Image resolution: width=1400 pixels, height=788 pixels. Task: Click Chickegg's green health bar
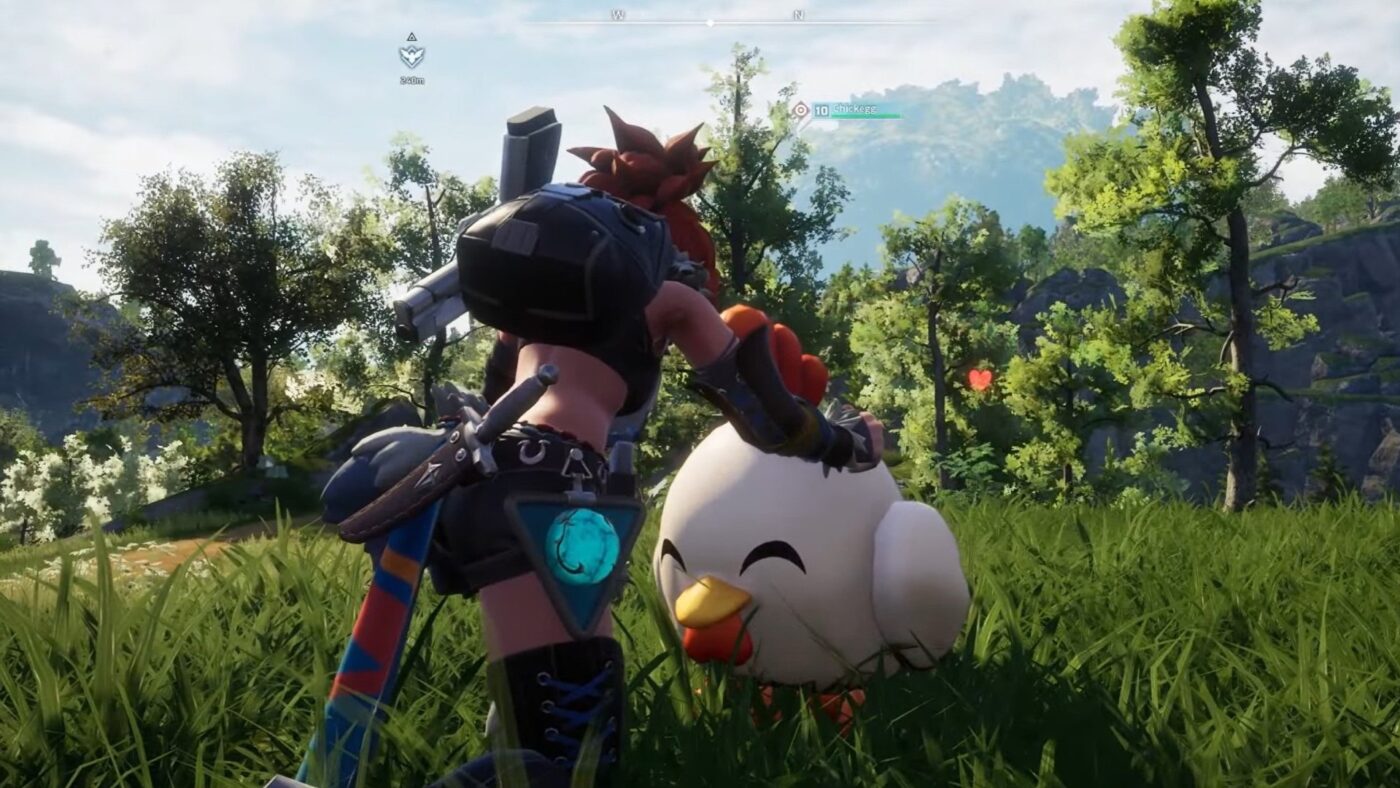pos(867,115)
